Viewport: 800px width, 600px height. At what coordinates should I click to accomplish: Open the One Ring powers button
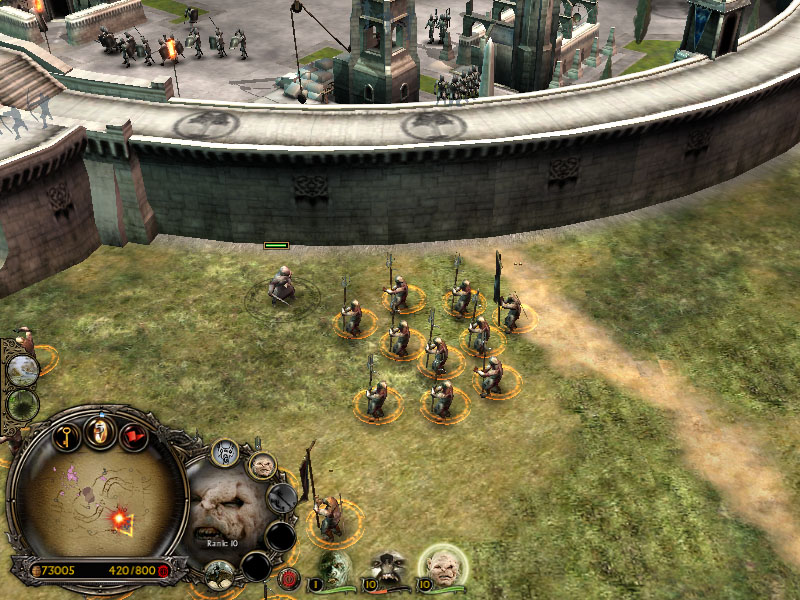100,431
